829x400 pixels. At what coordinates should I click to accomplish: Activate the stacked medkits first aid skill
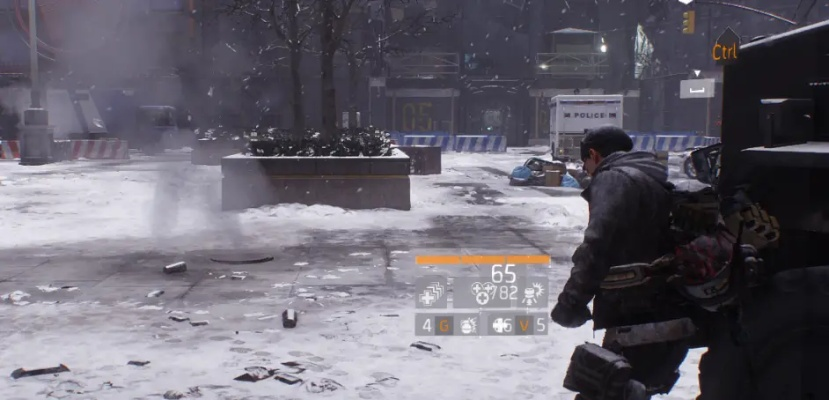point(432,293)
